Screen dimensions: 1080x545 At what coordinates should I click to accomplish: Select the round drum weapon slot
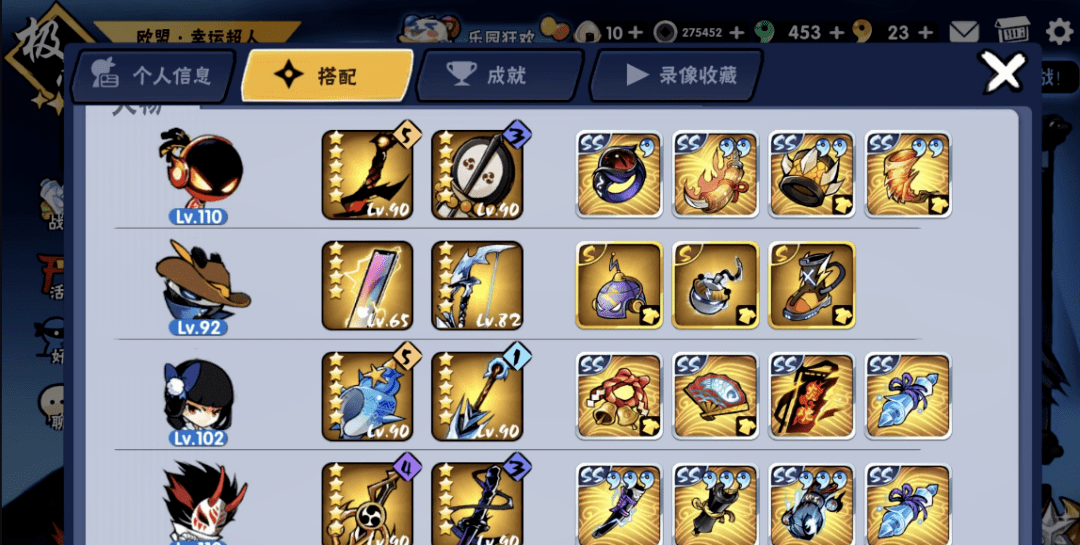[478, 176]
